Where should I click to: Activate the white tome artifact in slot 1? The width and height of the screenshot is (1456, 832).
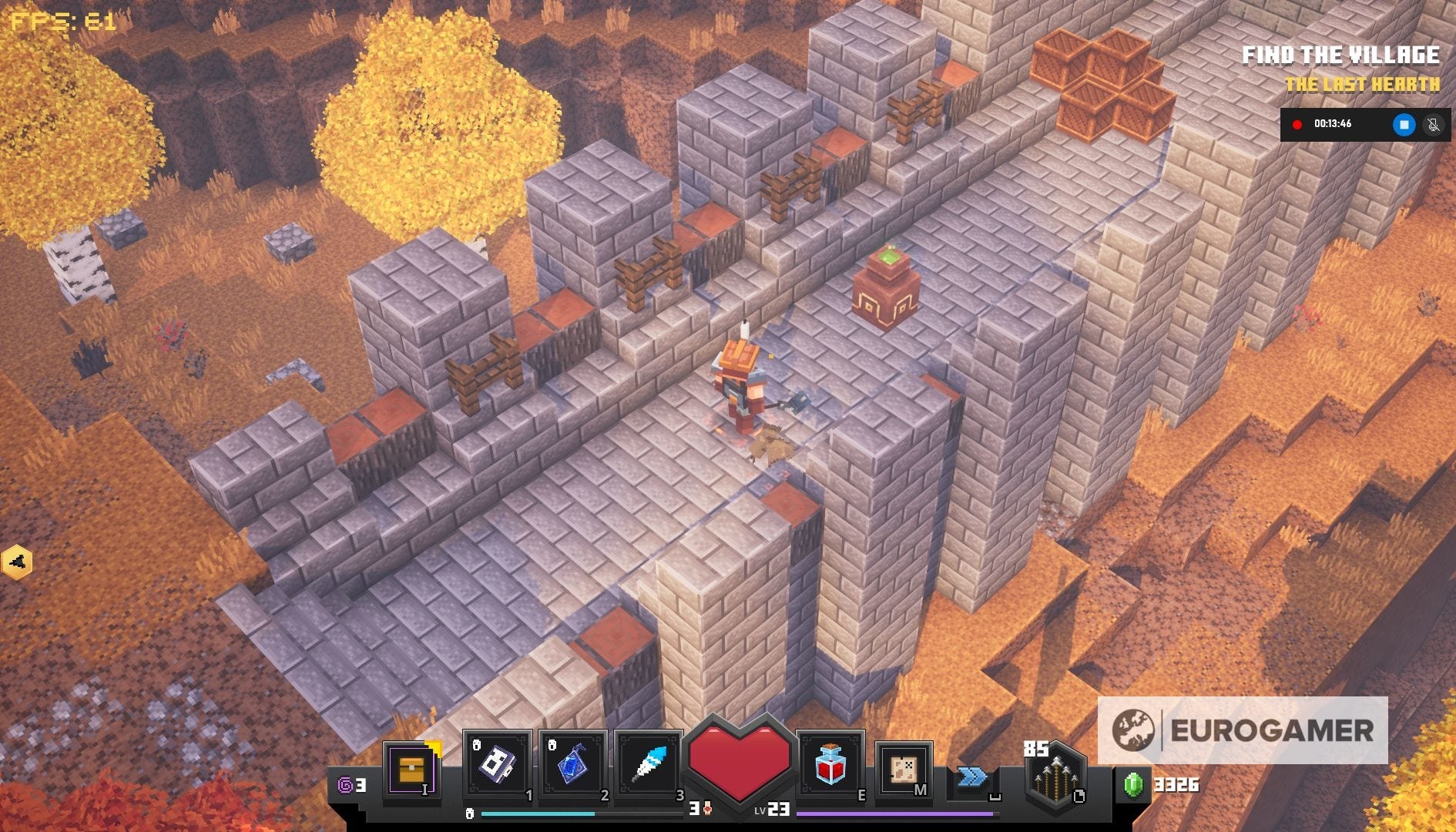click(x=497, y=766)
